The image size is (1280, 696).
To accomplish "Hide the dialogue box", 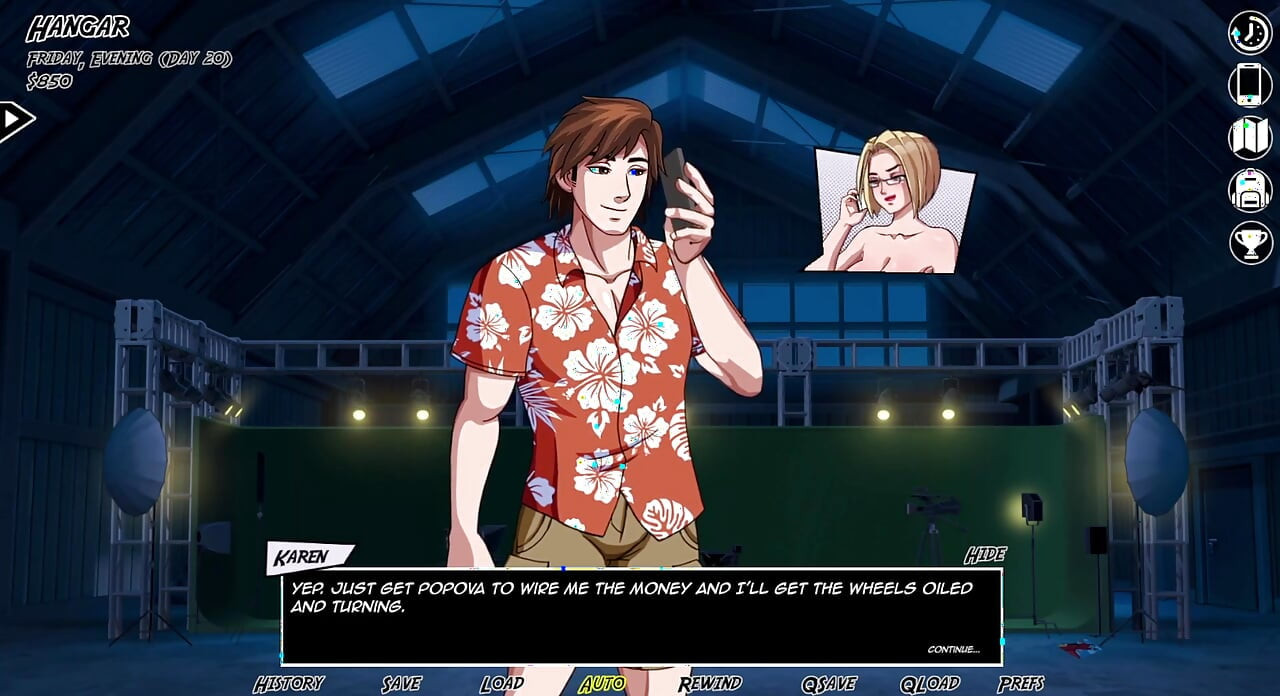I will click(x=985, y=555).
